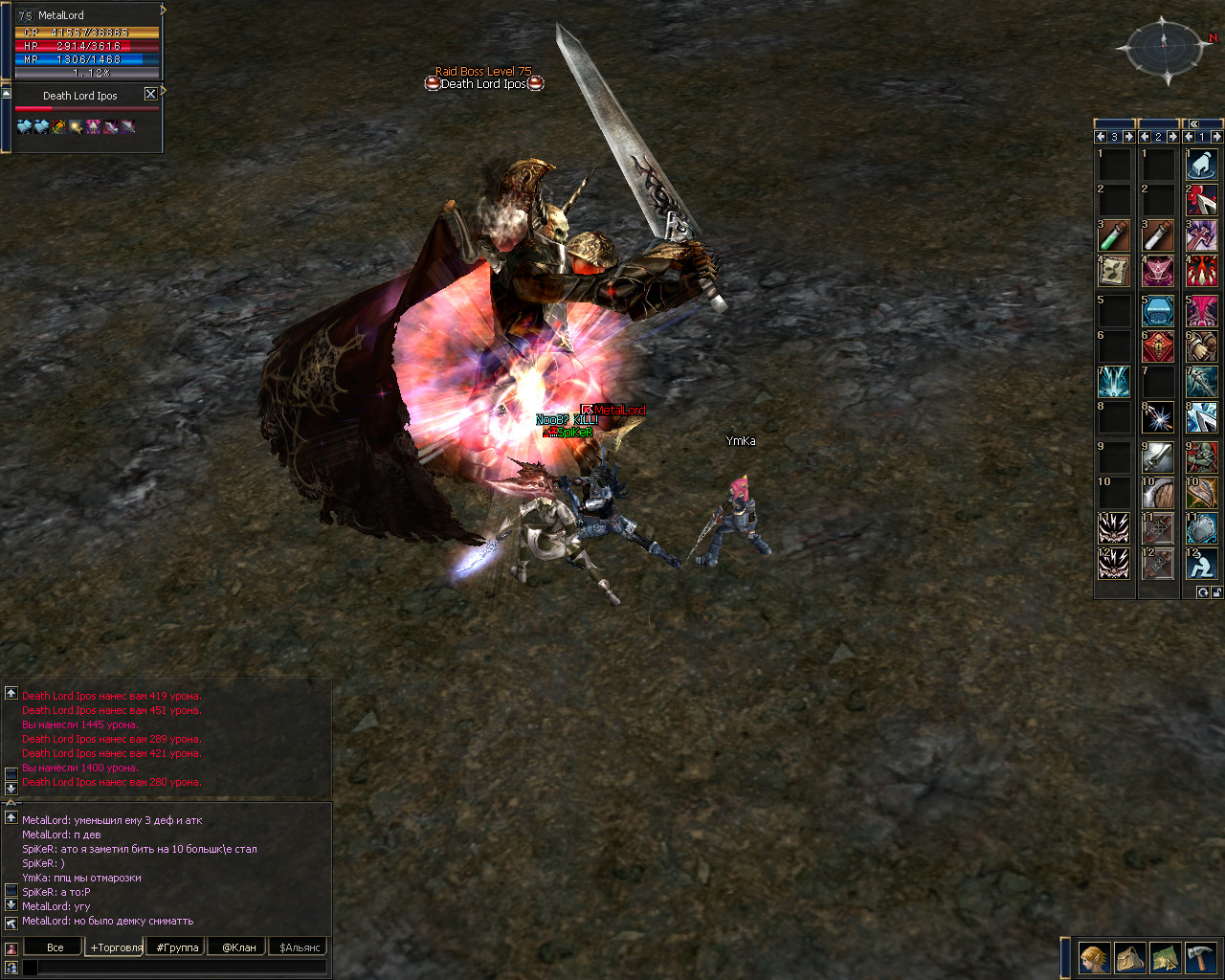Open the hammer system menu icon
1225x980 pixels.
[x=1200, y=957]
